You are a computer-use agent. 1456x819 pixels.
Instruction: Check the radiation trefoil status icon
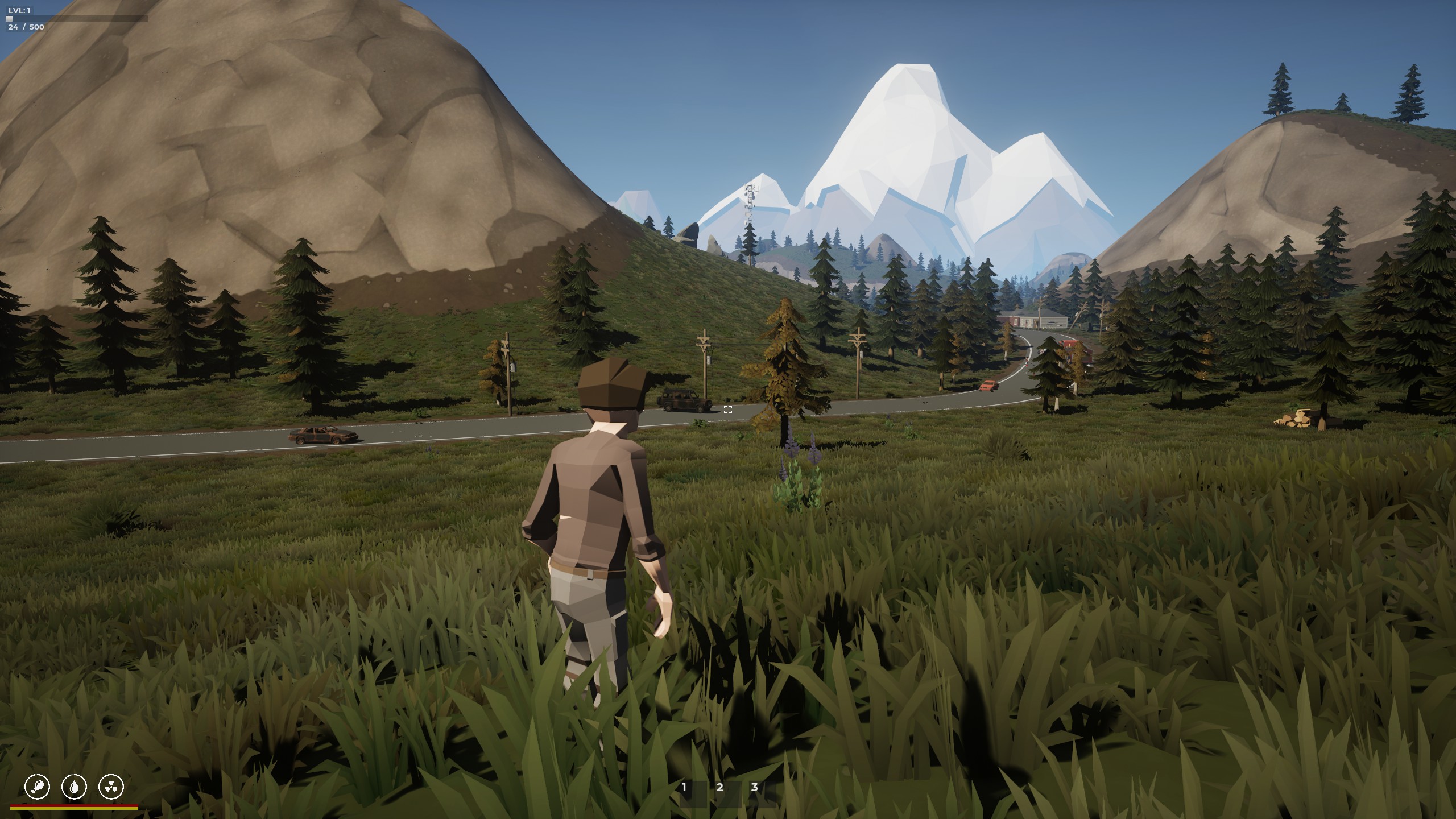[111, 787]
